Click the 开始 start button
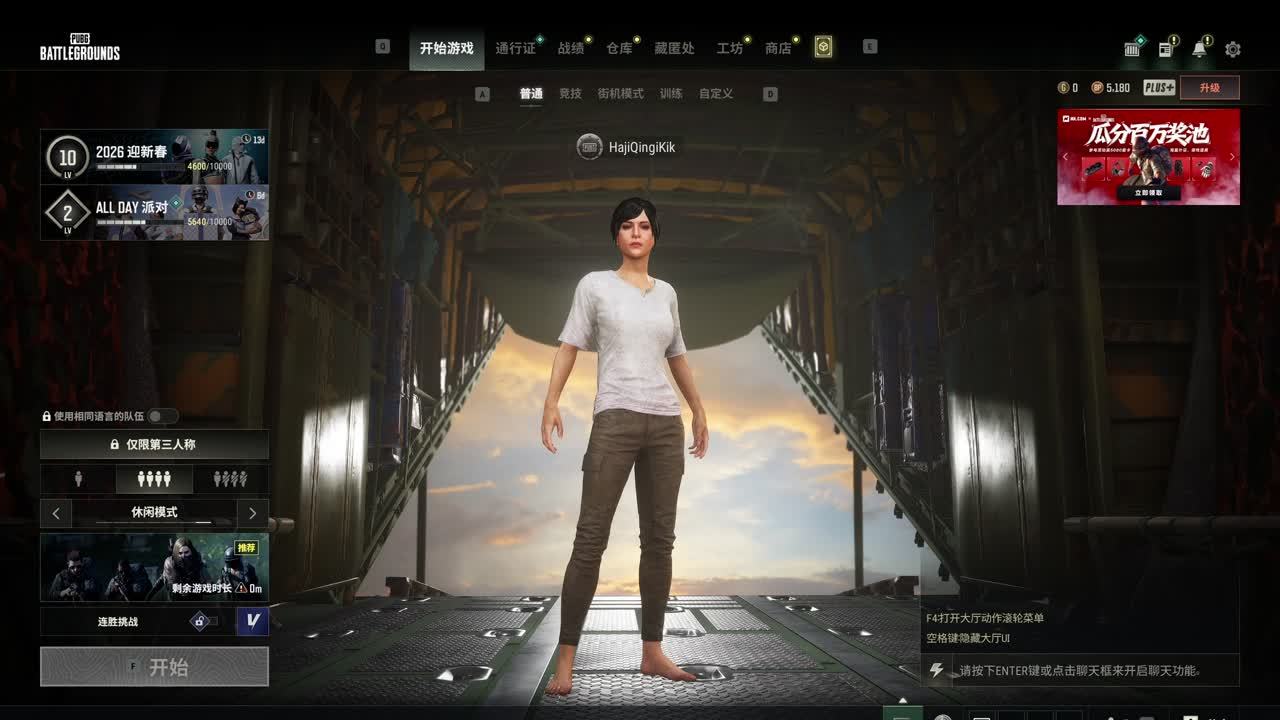 point(154,667)
